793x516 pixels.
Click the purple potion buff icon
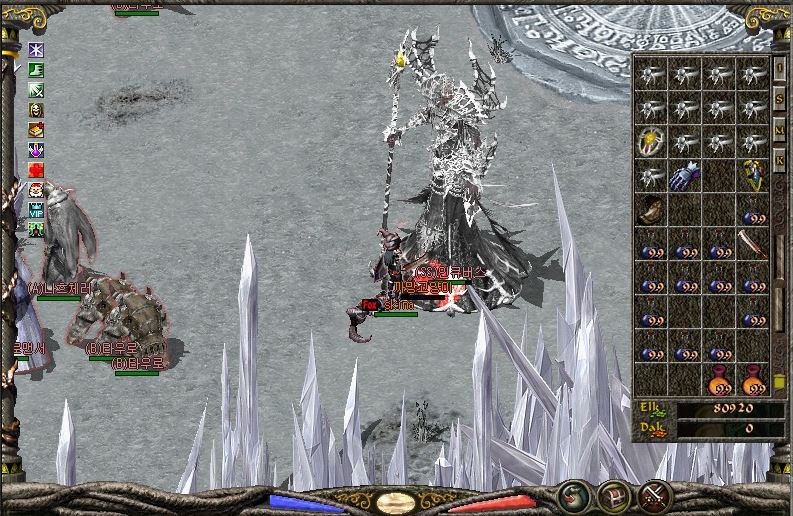[36, 150]
